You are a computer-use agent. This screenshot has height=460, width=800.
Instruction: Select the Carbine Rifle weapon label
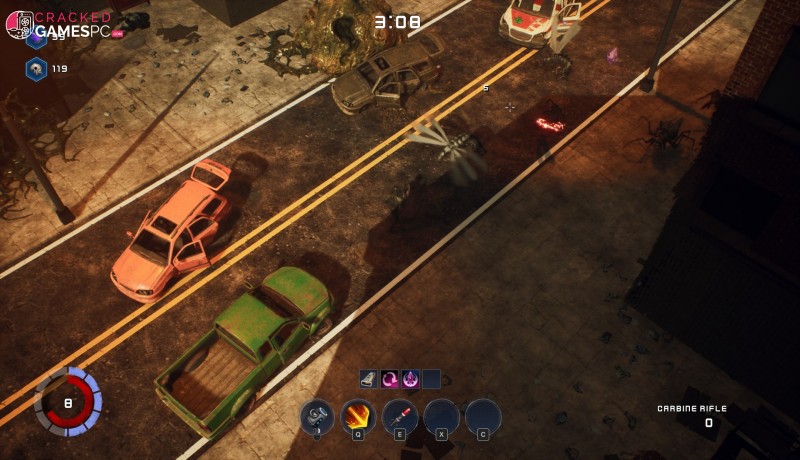pyautogui.click(x=691, y=408)
